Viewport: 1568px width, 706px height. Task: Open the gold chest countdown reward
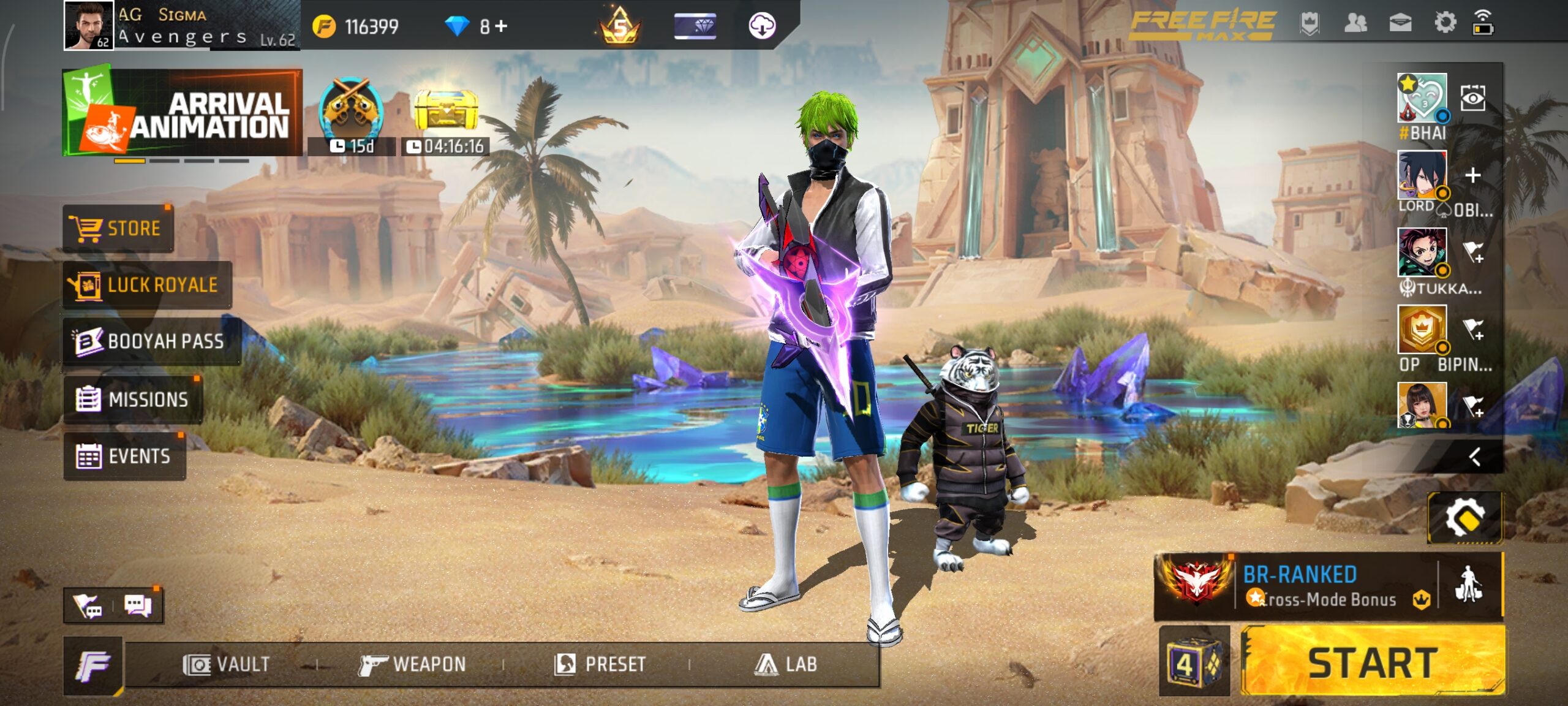(x=448, y=110)
